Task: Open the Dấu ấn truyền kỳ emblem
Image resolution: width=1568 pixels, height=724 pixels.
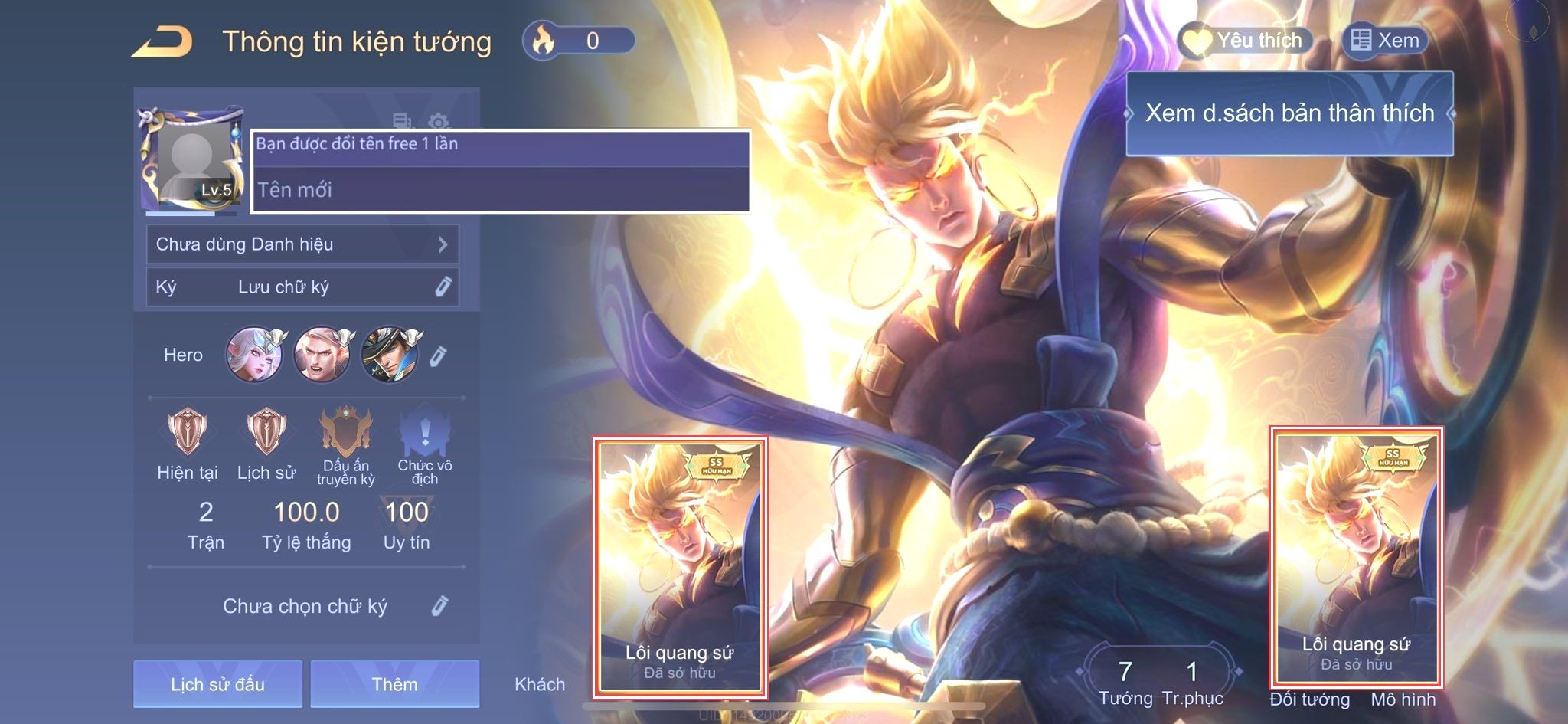Action: click(x=346, y=433)
